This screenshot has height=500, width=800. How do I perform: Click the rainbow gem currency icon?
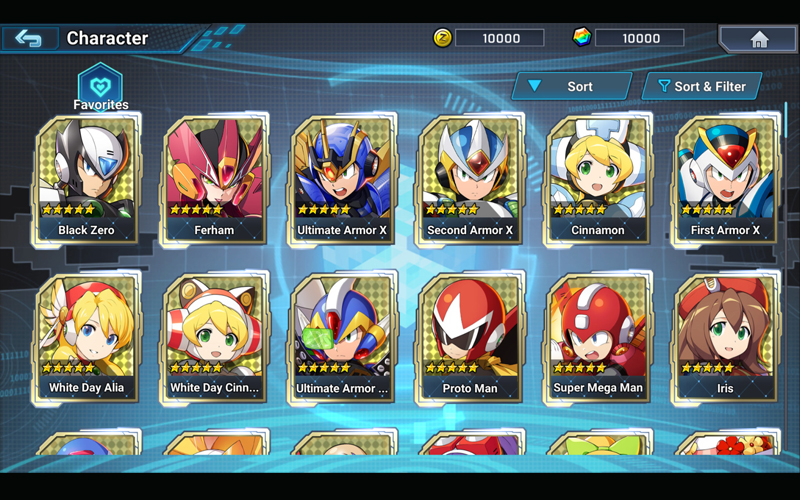click(x=582, y=38)
